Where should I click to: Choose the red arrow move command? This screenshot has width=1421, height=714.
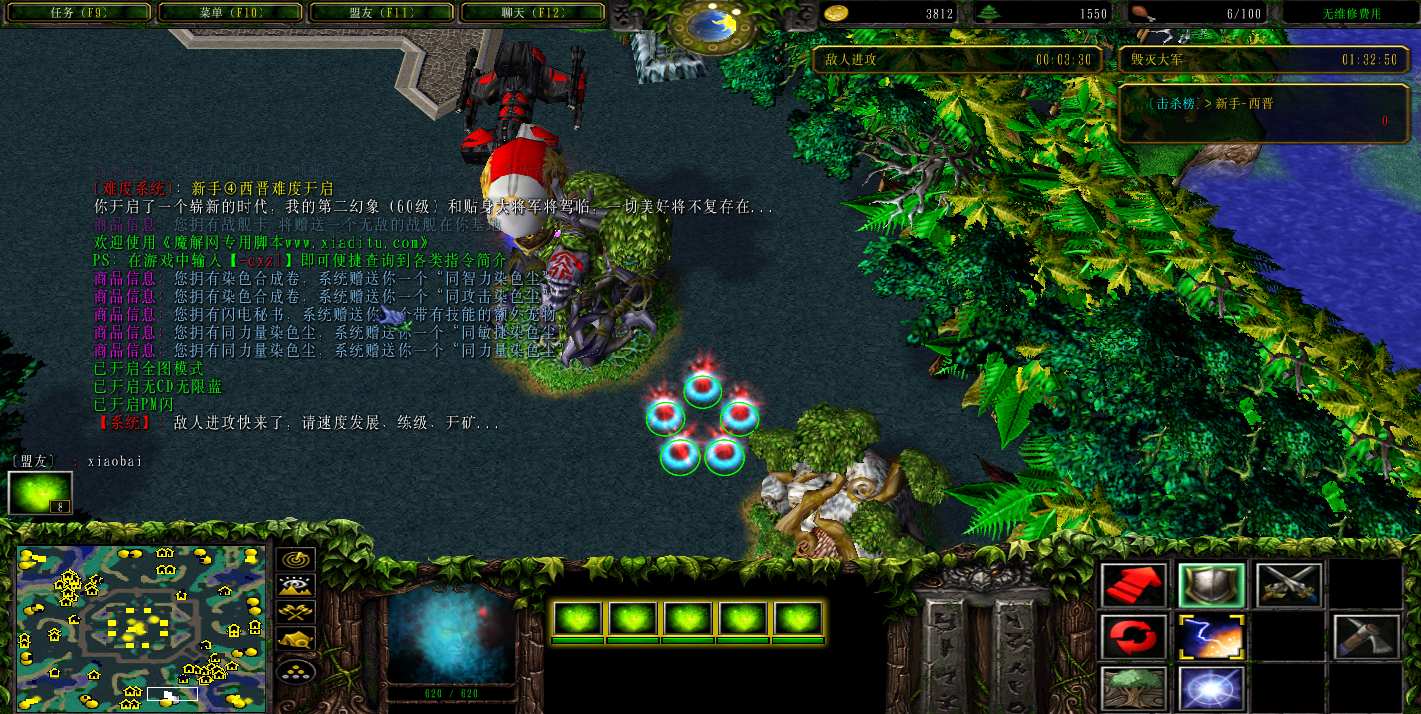tap(1135, 585)
